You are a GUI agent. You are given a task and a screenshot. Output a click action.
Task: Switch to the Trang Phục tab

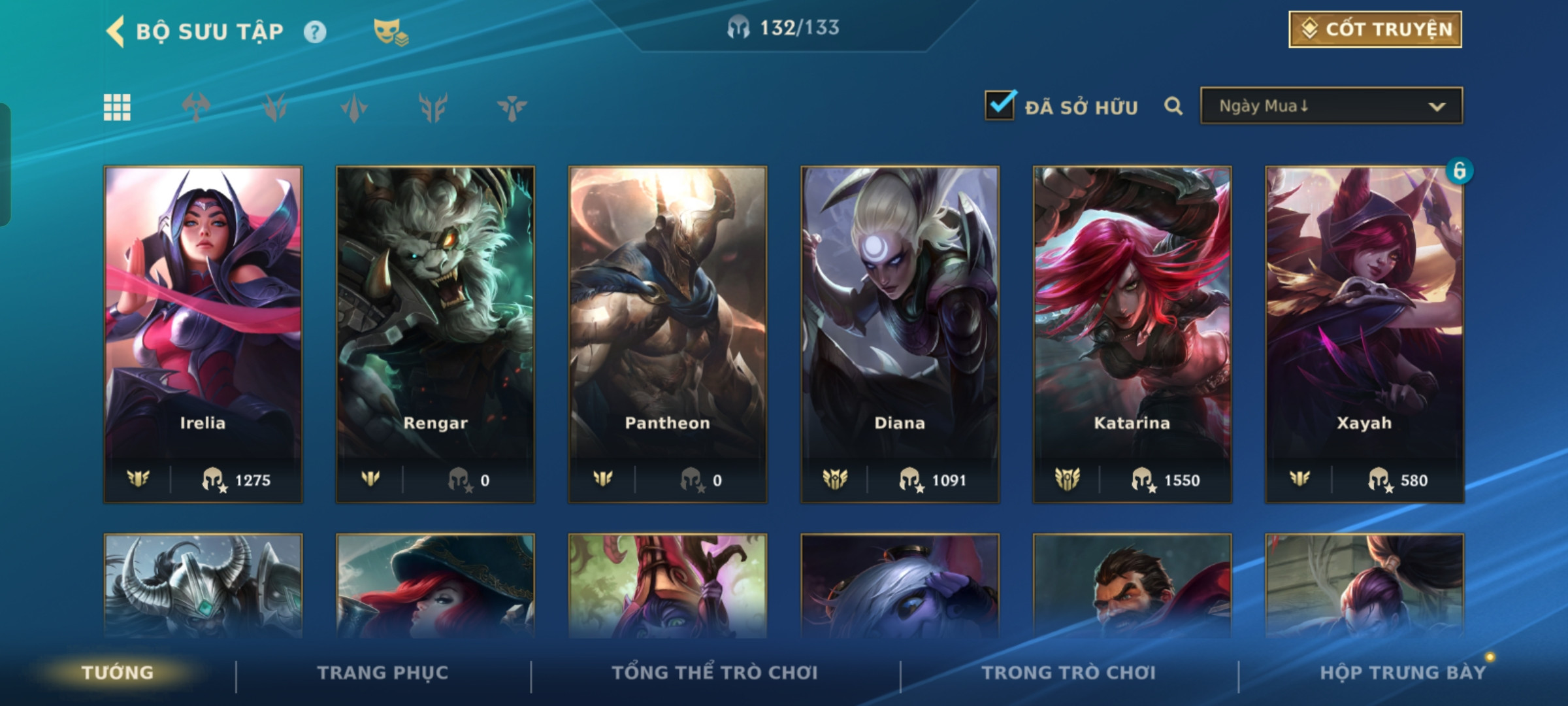point(383,673)
